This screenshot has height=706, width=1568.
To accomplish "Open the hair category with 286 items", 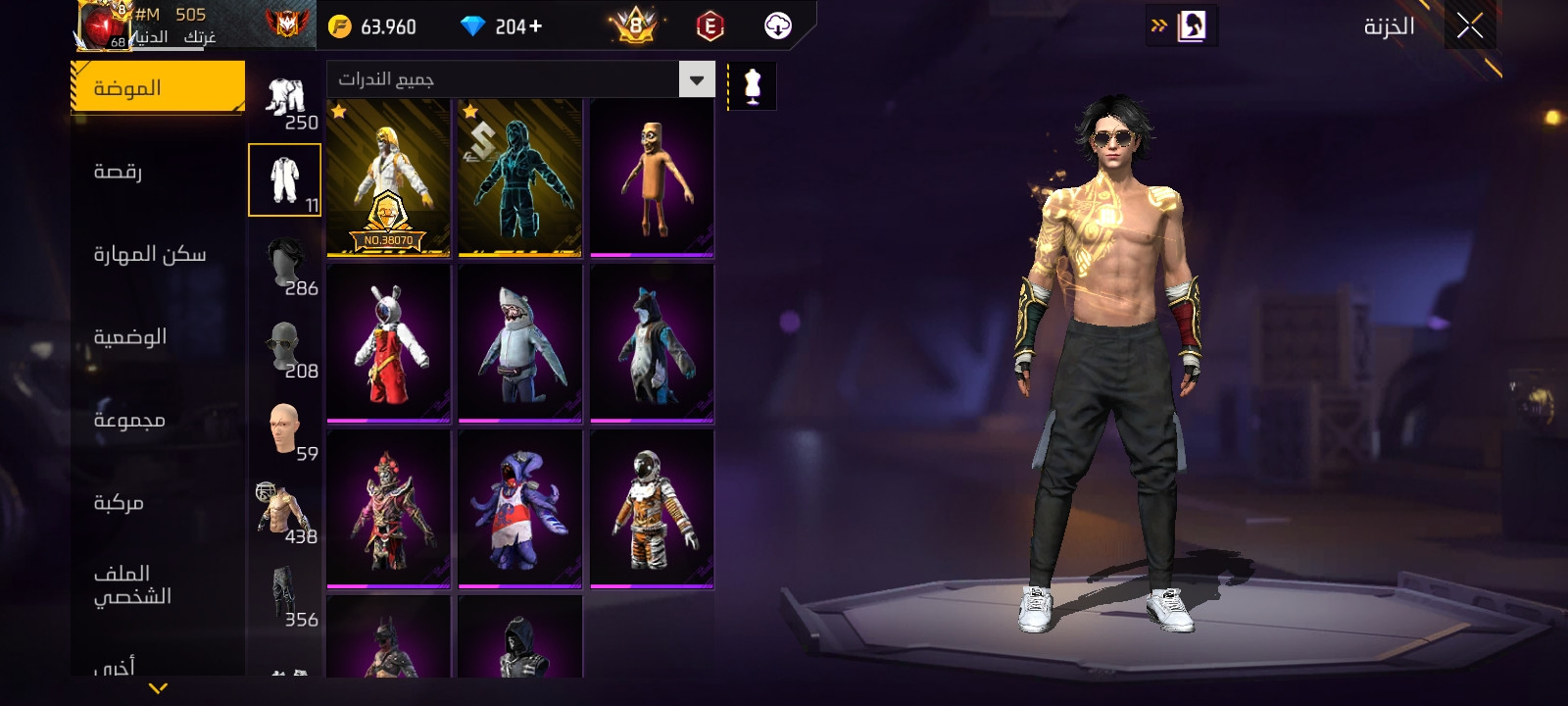I will [x=285, y=267].
